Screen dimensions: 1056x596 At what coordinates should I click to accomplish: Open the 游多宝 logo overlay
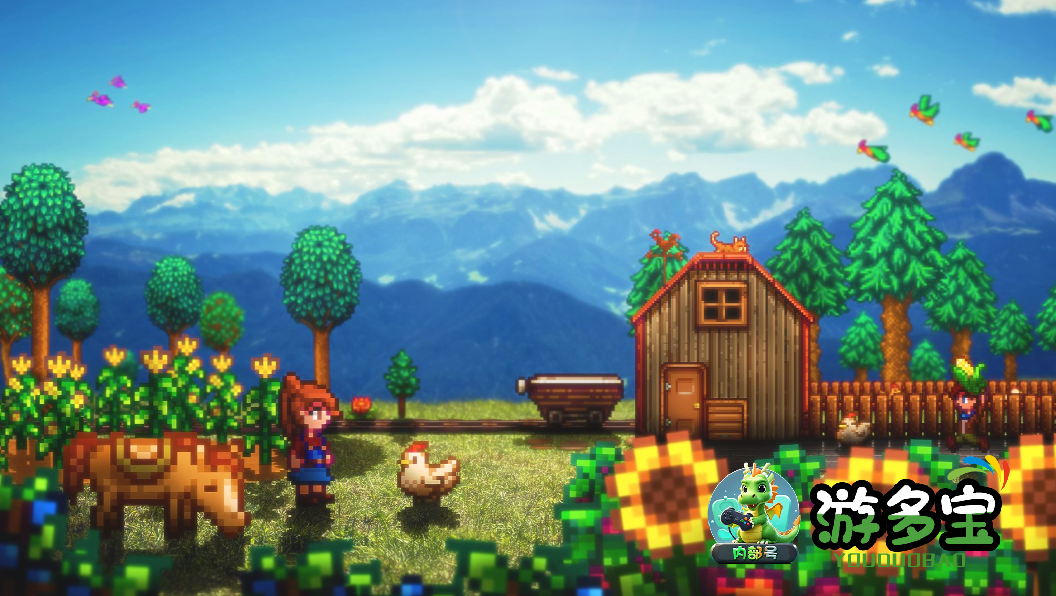[x=907, y=517]
